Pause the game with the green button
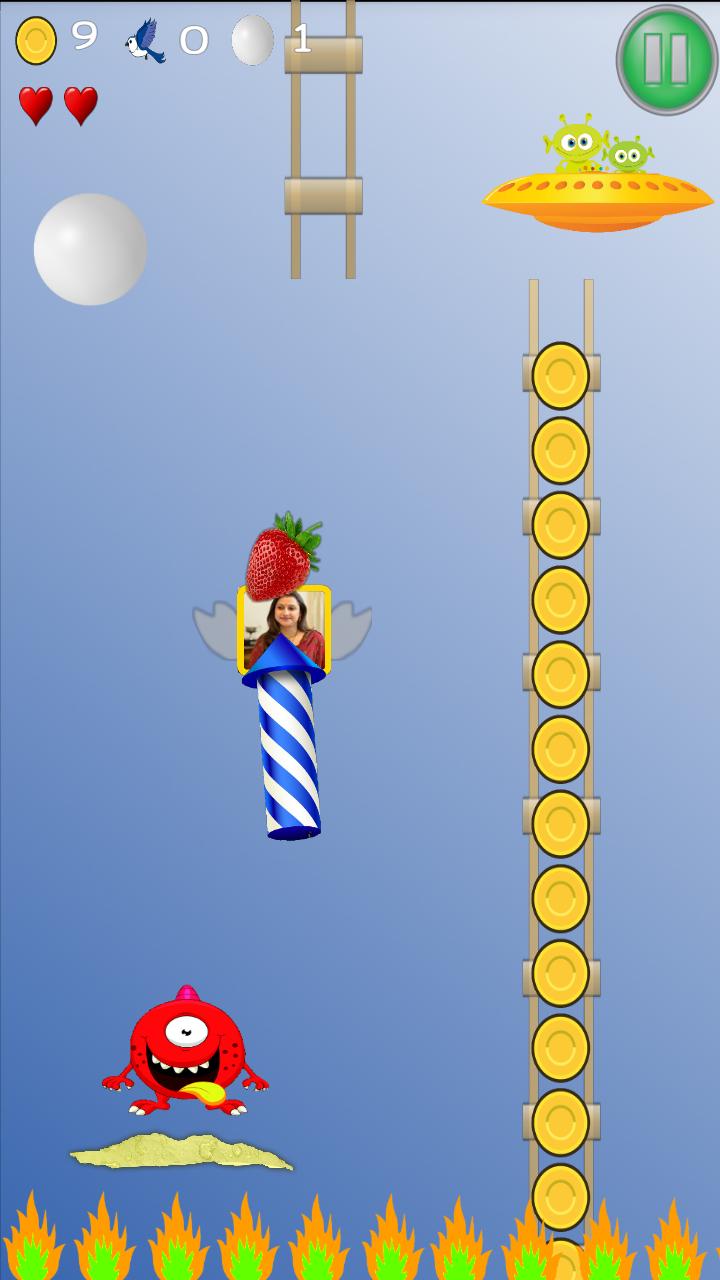720x1280 pixels. tap(666, 59)
